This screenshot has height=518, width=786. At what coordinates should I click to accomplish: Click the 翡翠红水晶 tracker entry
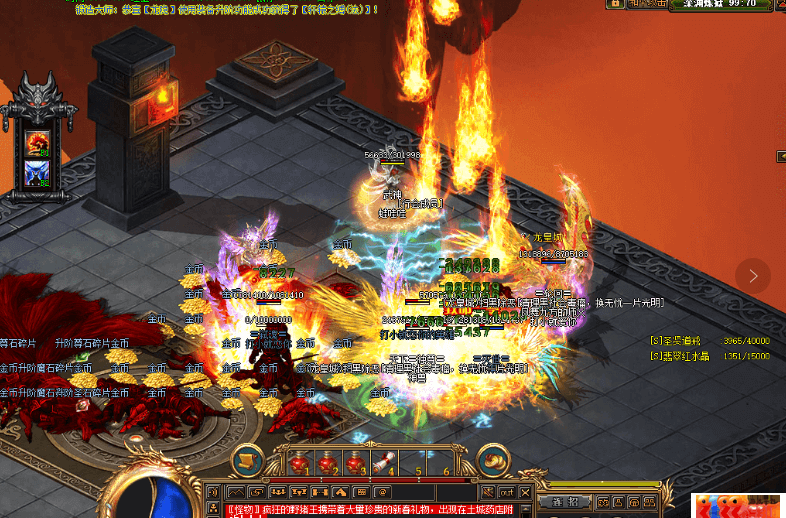(685, 355)
